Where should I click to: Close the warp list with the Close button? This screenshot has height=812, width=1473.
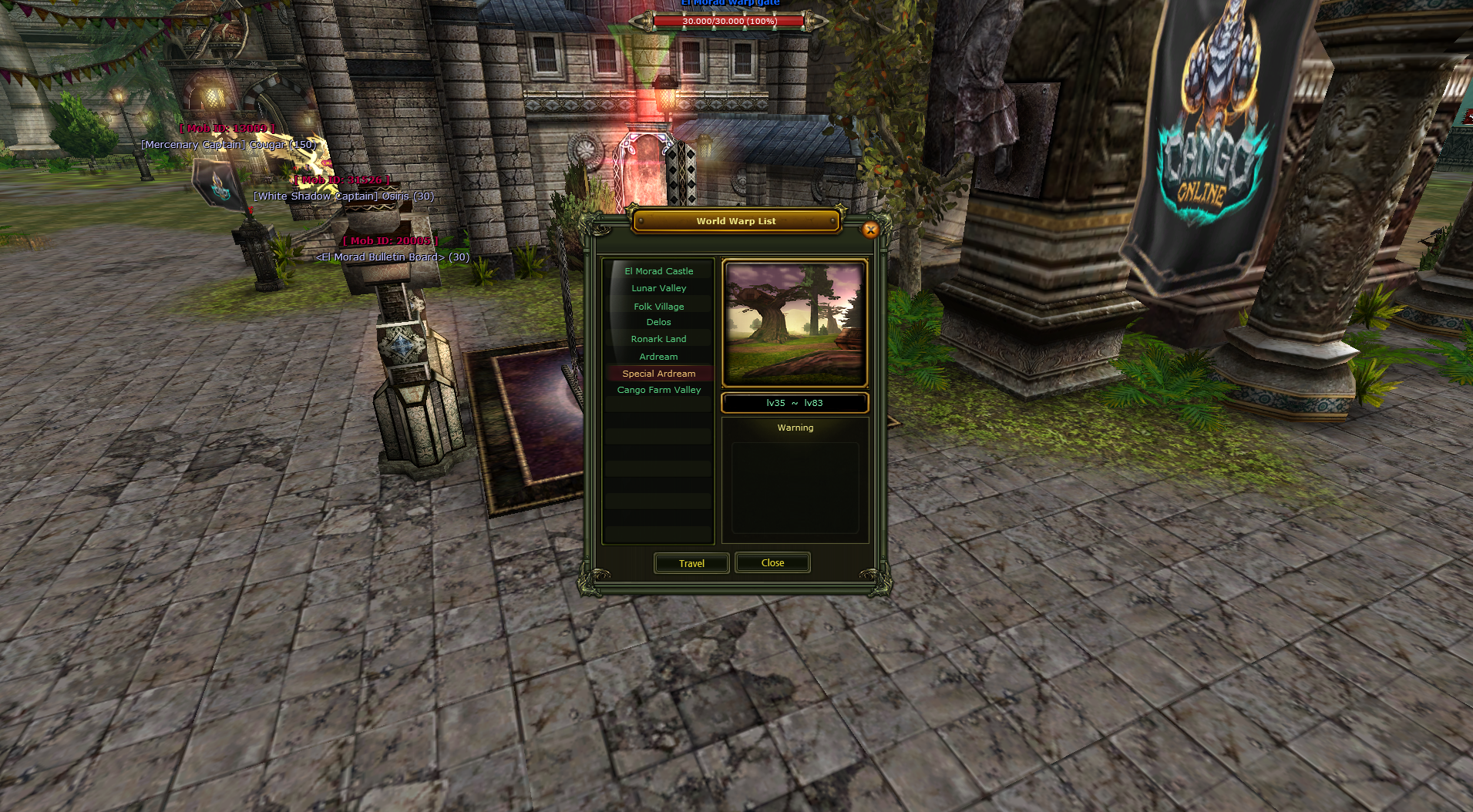pyautogui.click(x=772, y=563)
